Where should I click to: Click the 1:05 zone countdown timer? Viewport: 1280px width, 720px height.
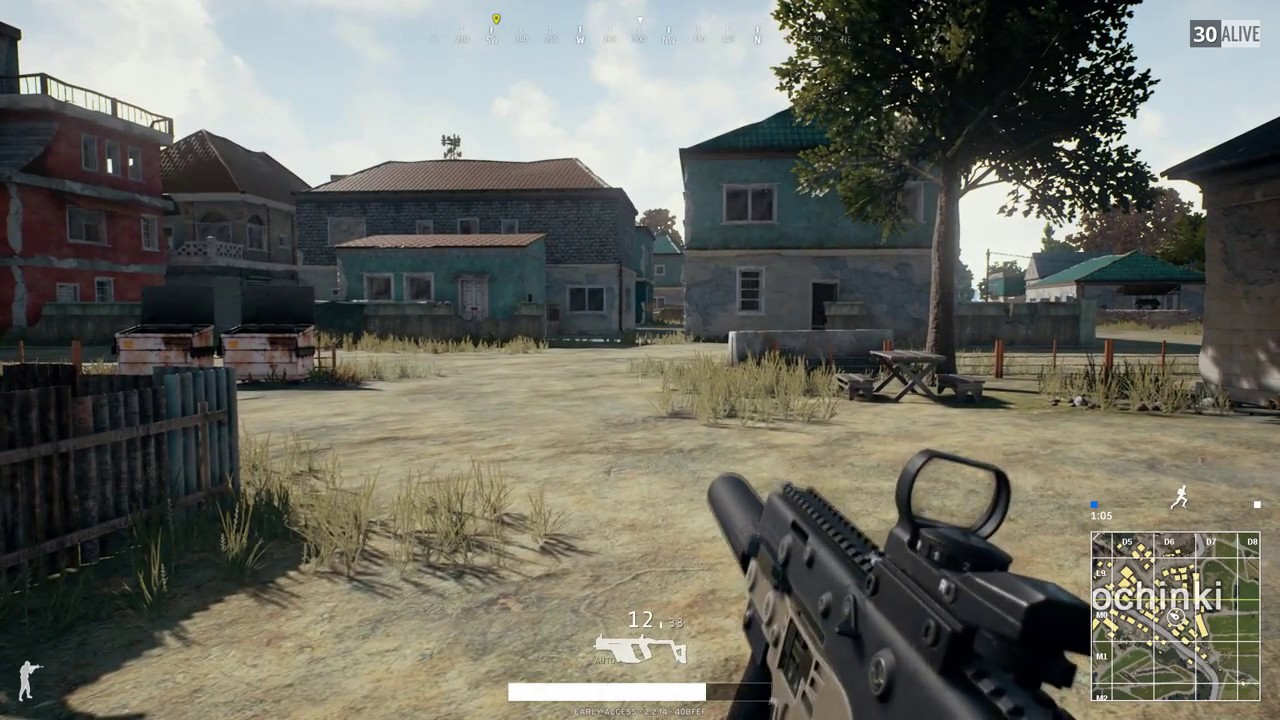[x=1101, y=515]
